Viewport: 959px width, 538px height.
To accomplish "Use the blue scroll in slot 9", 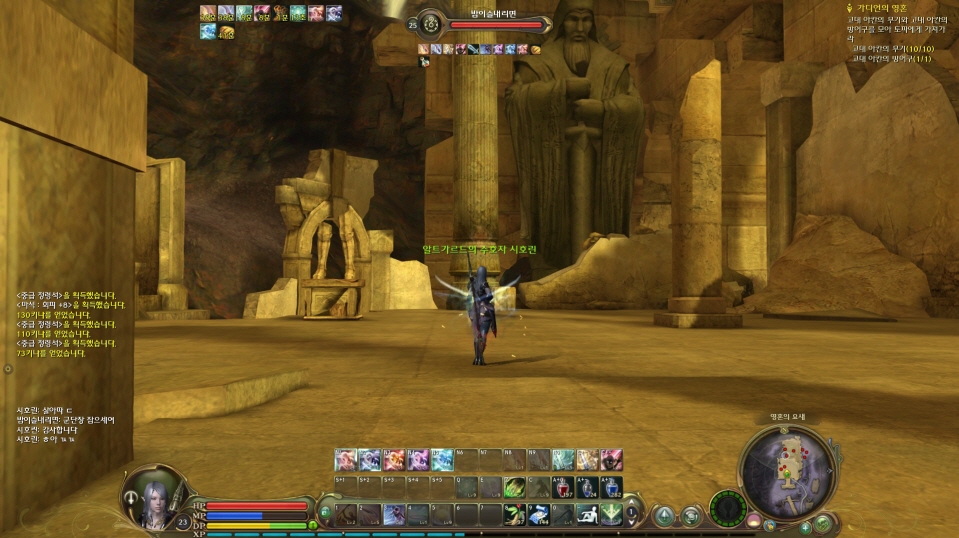I will click(539, 514).
